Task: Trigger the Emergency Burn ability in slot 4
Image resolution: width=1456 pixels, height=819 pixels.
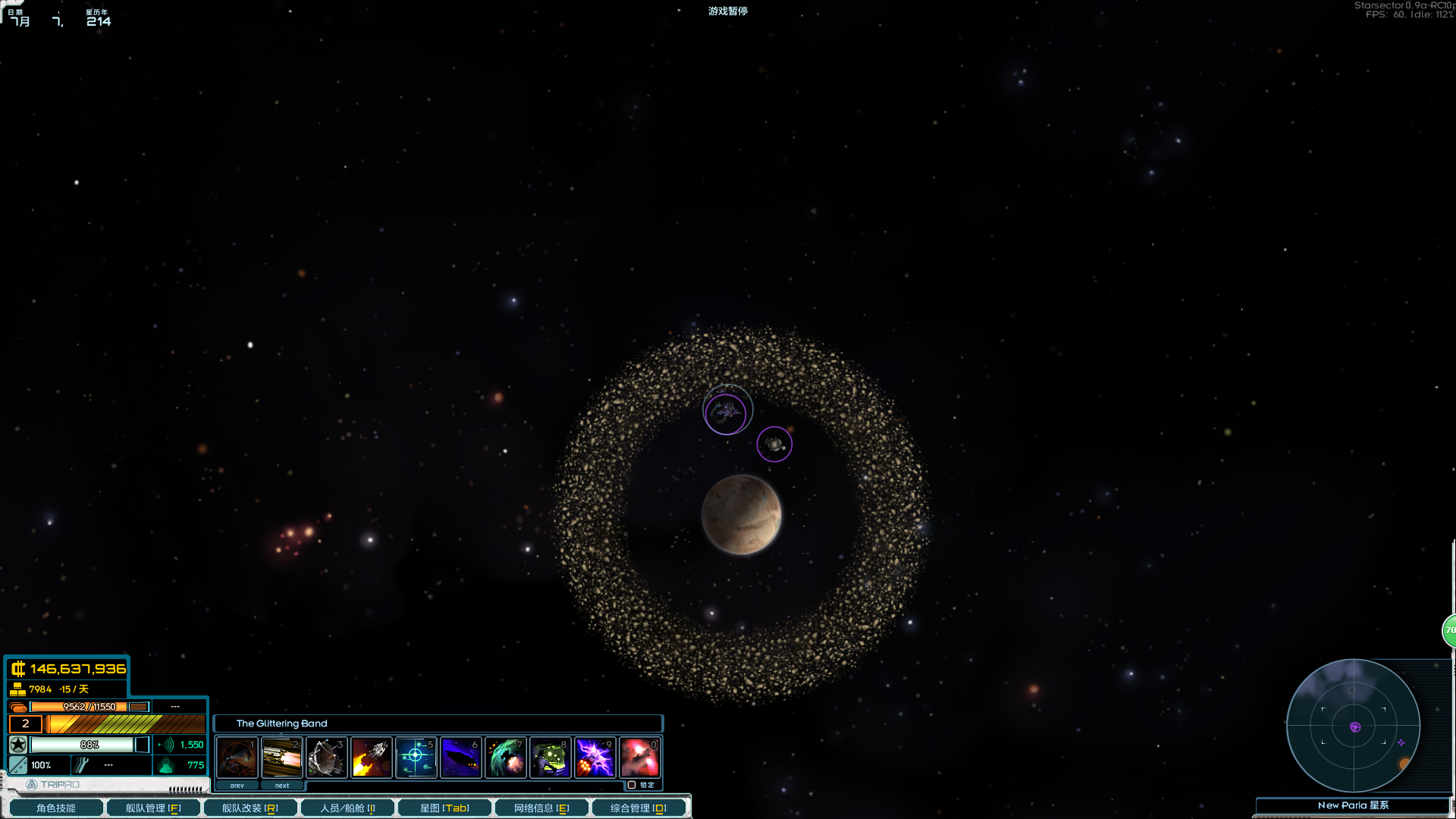Action: [x=372, y=757]
